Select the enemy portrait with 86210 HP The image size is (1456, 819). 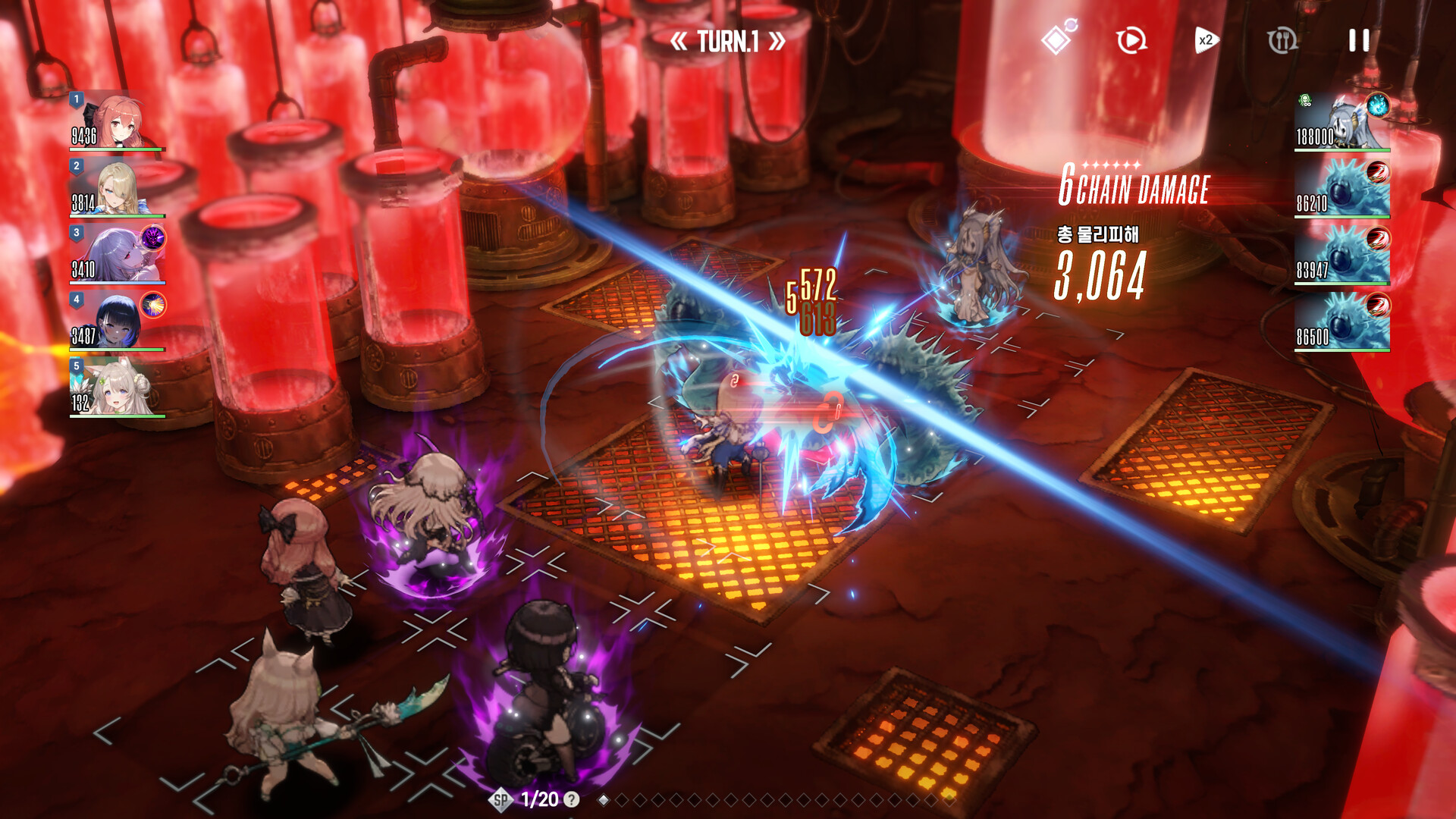coord(1341,188)
